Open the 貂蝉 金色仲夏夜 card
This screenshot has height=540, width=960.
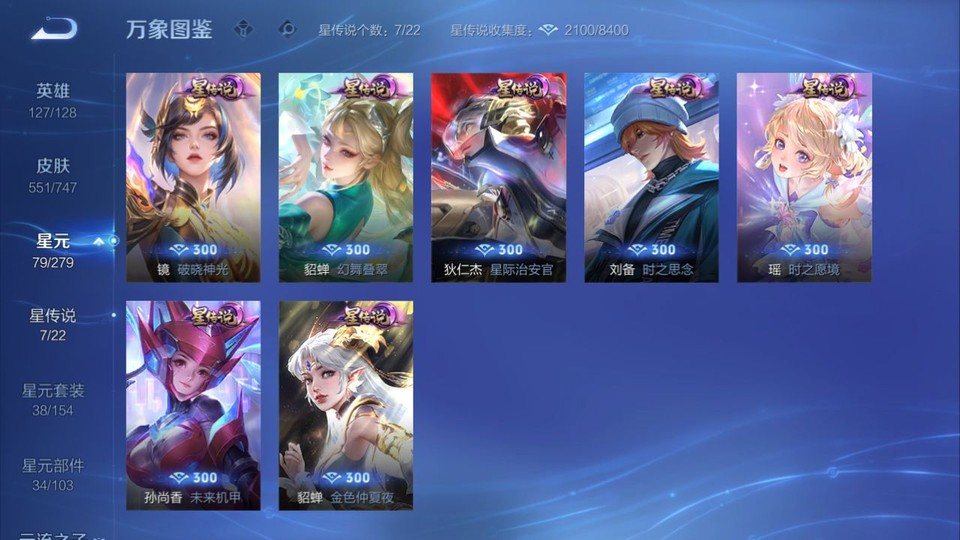[346, 405]
